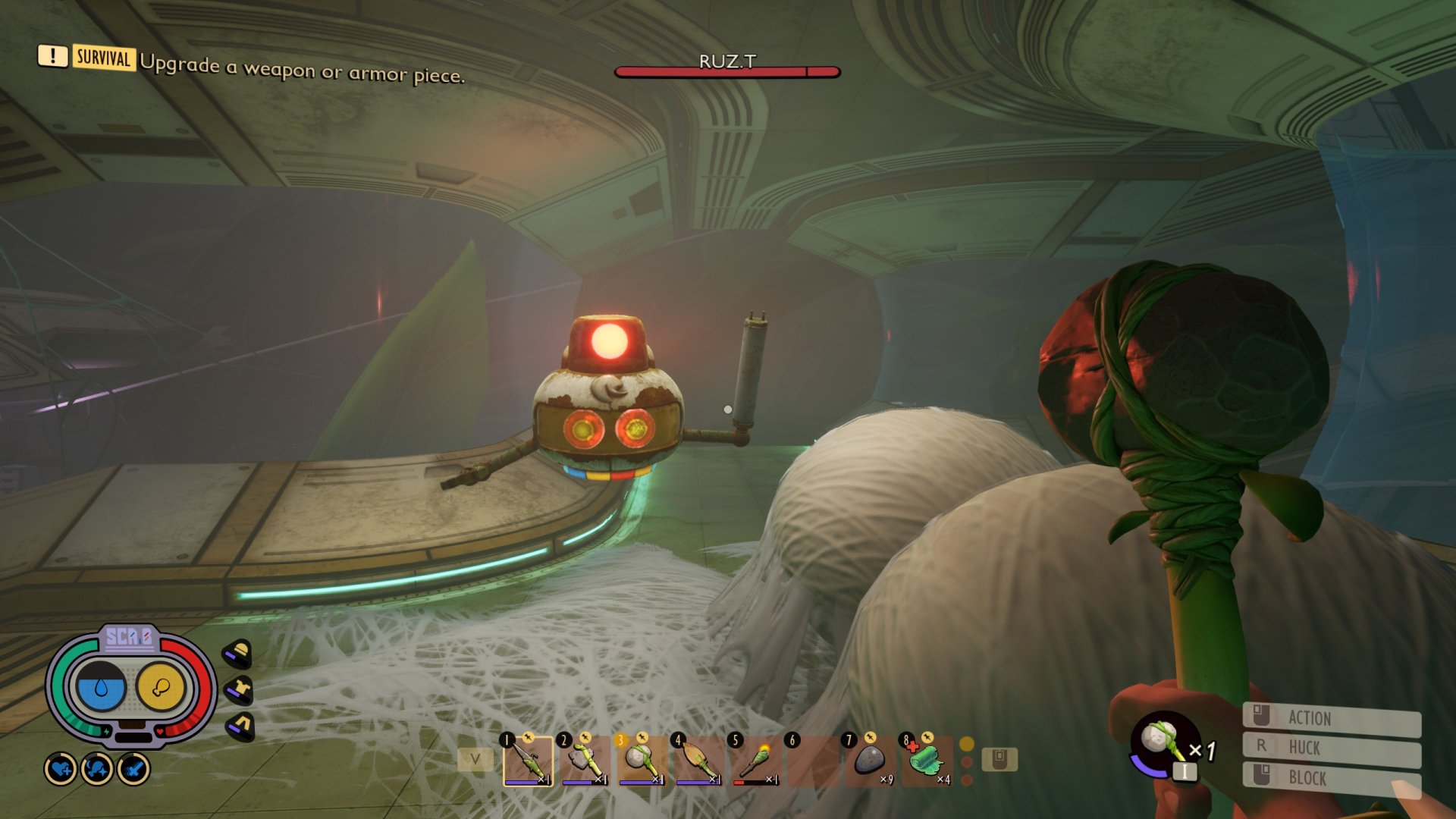Inspect the moon and drumstick status effect

click(97, 770)
